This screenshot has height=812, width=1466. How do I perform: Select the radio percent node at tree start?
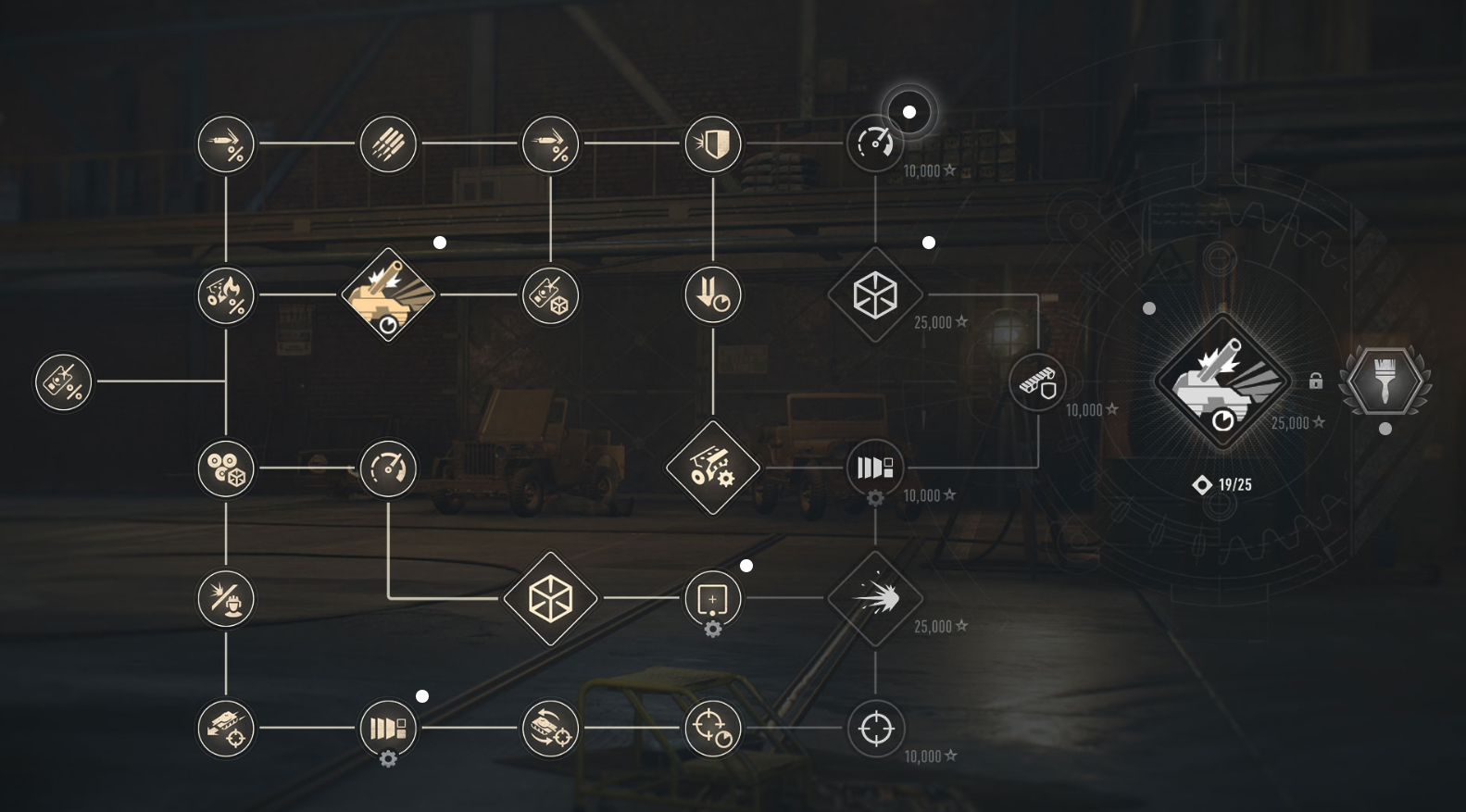pos(64,381)
